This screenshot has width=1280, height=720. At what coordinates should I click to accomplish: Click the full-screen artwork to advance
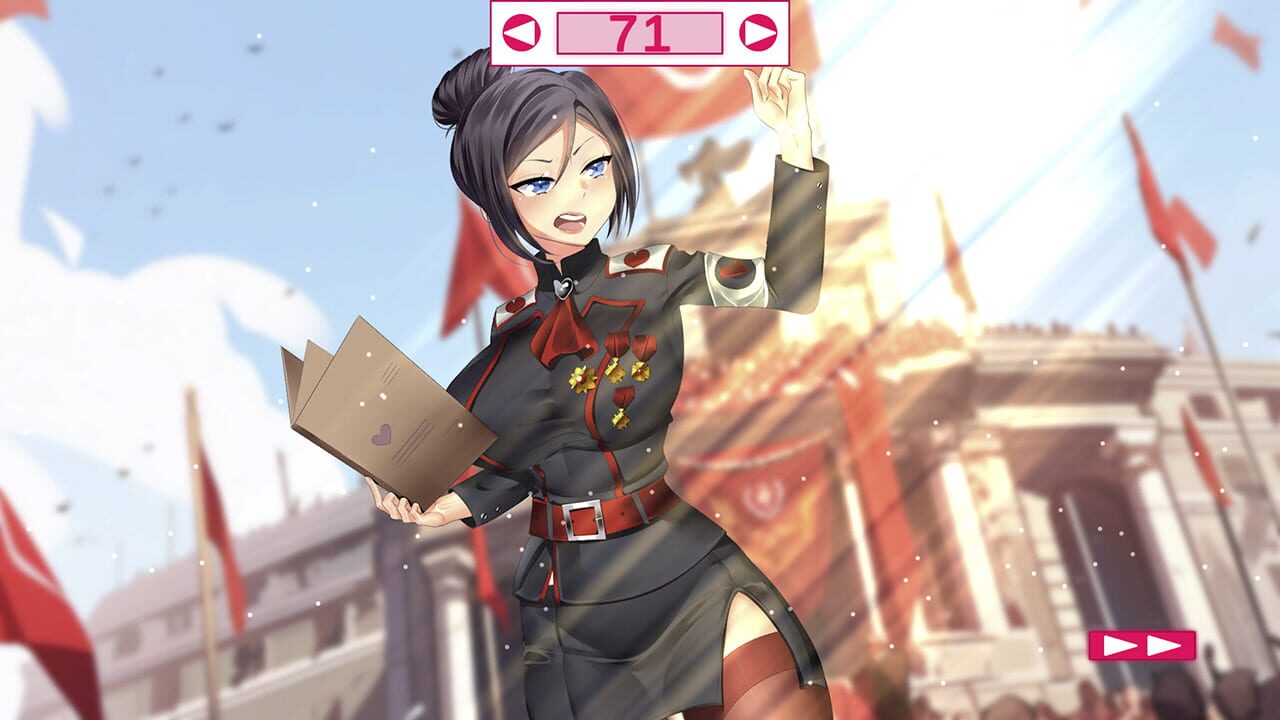(640, 400)
